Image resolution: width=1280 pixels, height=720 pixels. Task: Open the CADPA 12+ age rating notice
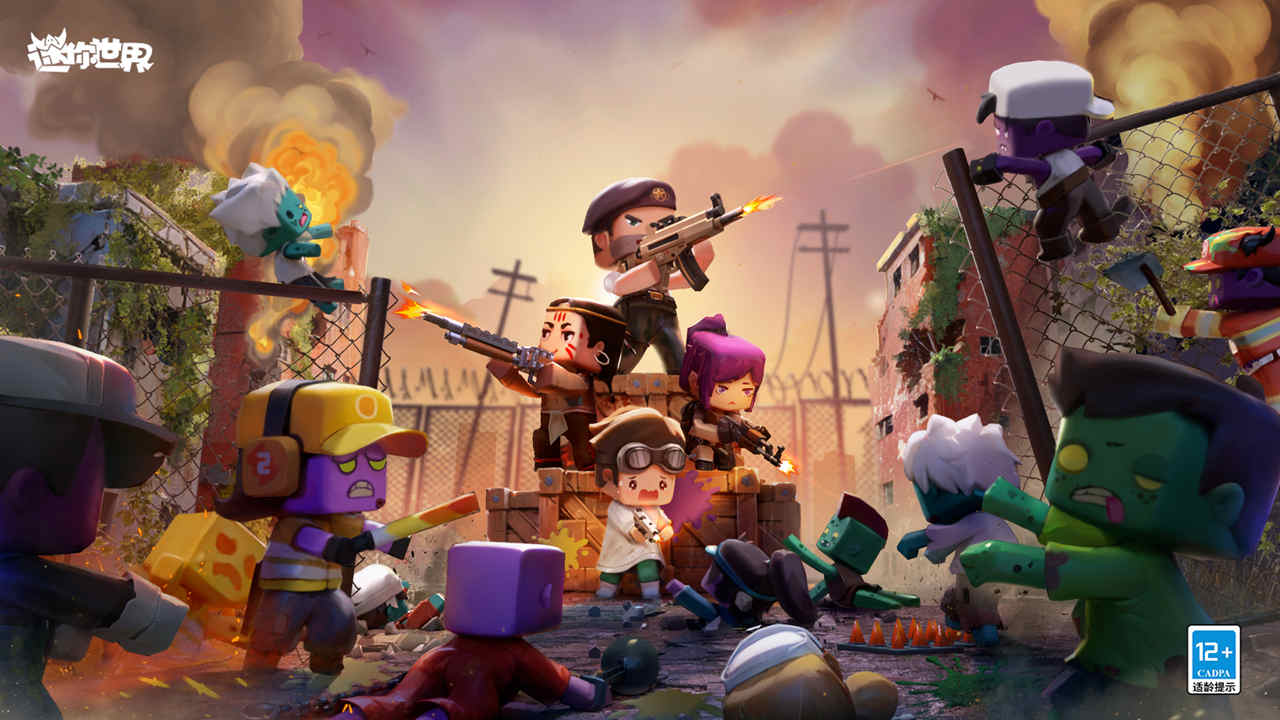coord(1213,659)
